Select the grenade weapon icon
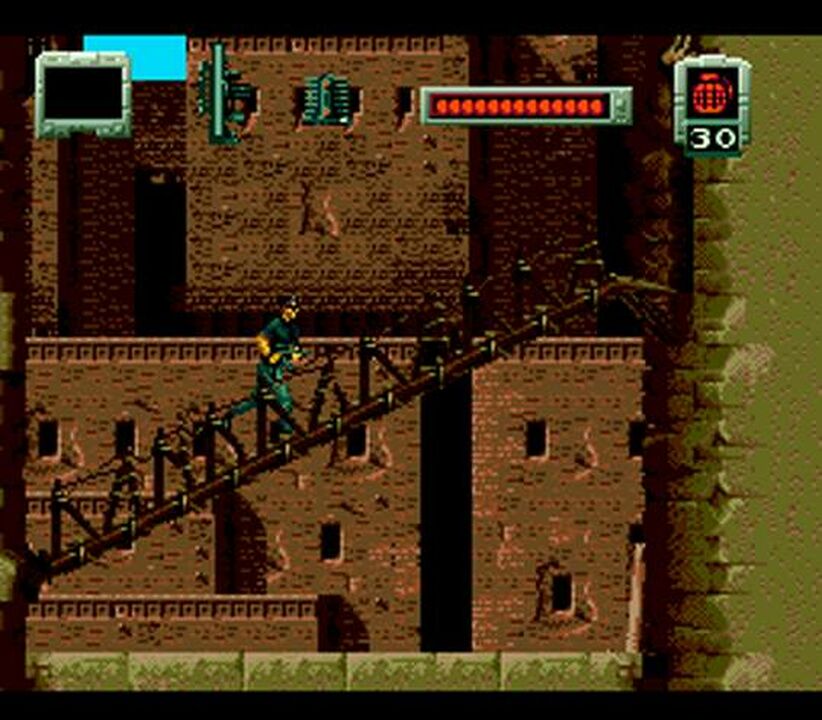 click(712, 94)
